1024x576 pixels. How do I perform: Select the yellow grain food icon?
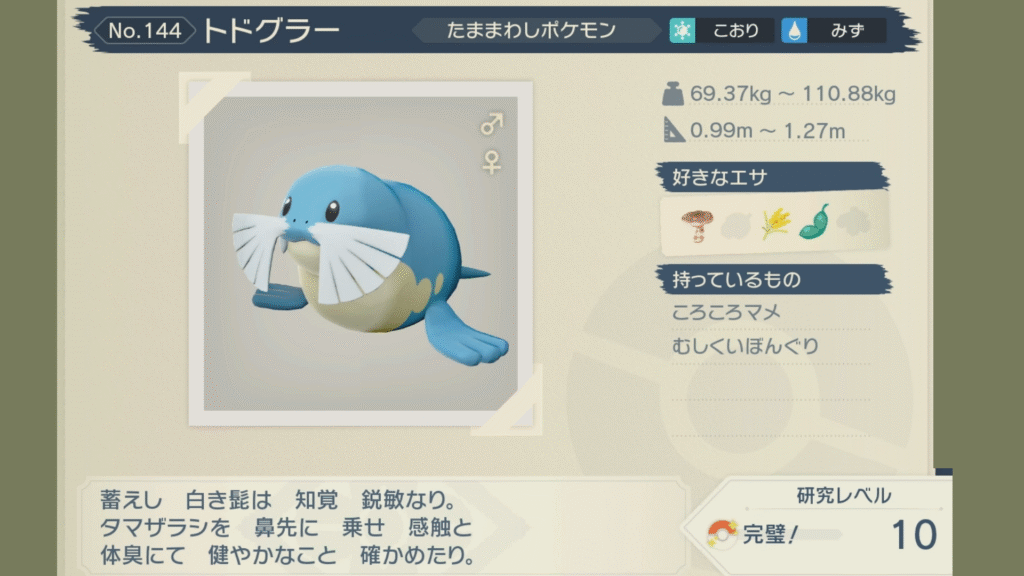point(776,223)
